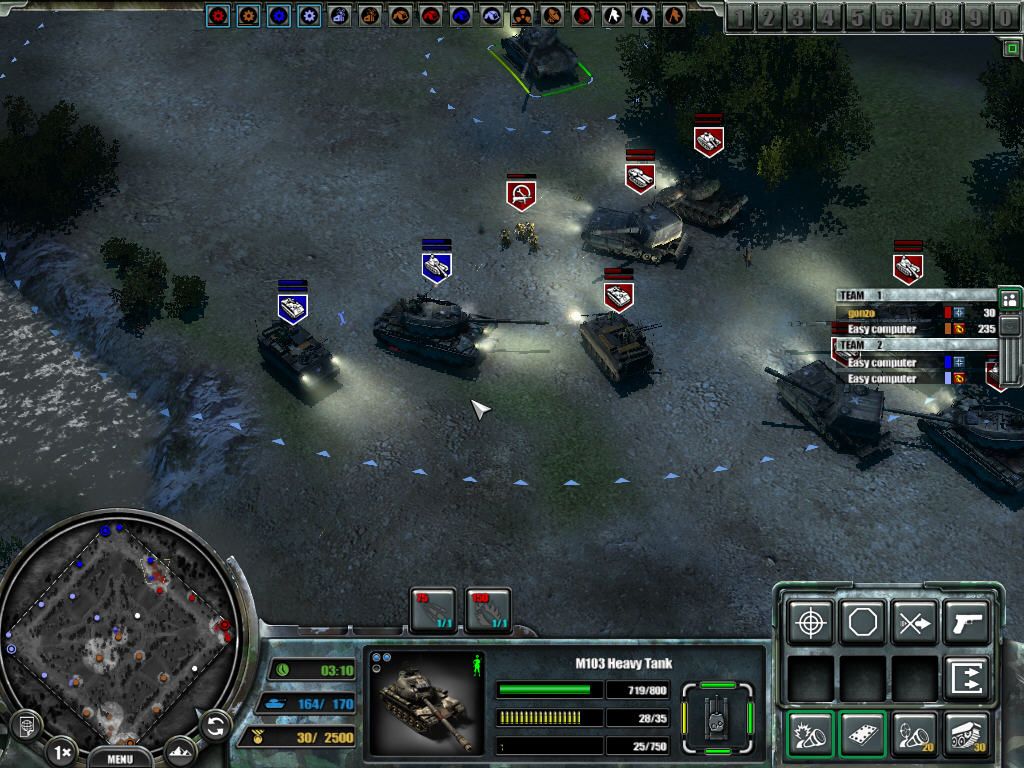
Task: Buy the tank tracks upgrade costing 30
Action: 966,733
